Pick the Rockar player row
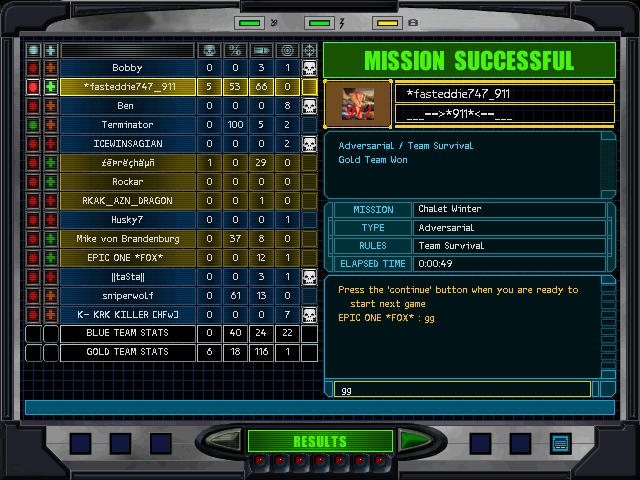This screenshot has height=480, width=640. (x=128, y=182)
